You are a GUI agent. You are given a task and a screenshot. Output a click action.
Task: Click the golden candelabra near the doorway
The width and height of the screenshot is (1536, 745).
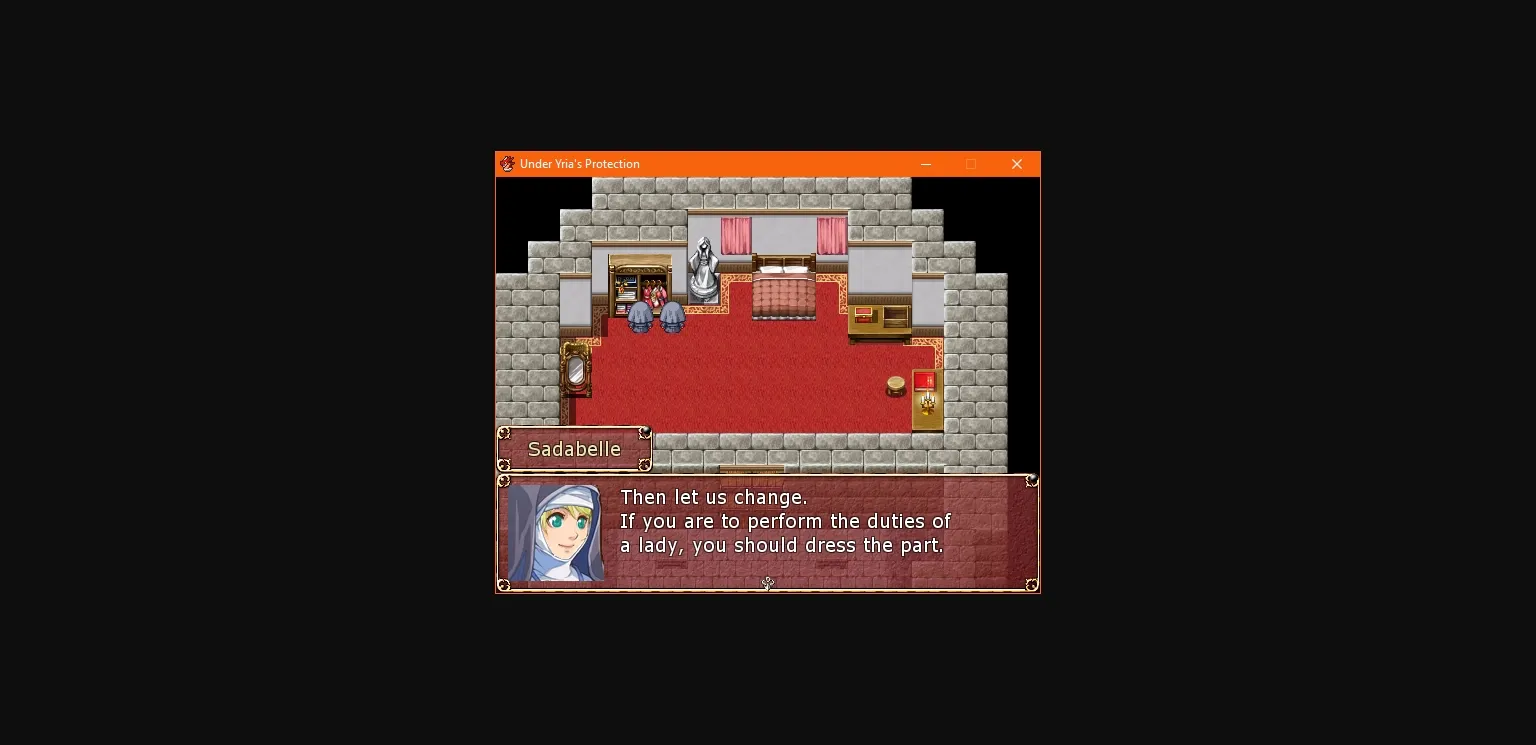(x=928, y=402)
